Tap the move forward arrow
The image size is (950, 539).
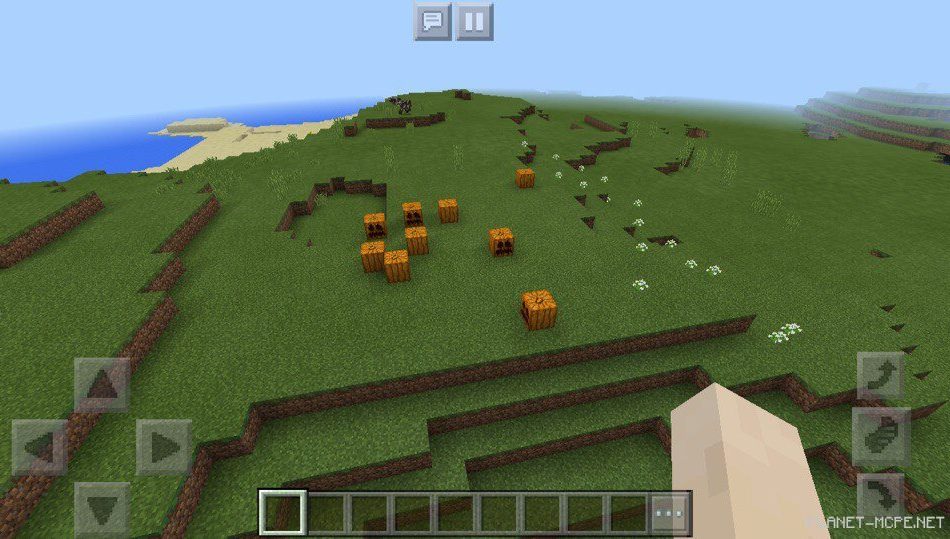[x=102, y=385]
